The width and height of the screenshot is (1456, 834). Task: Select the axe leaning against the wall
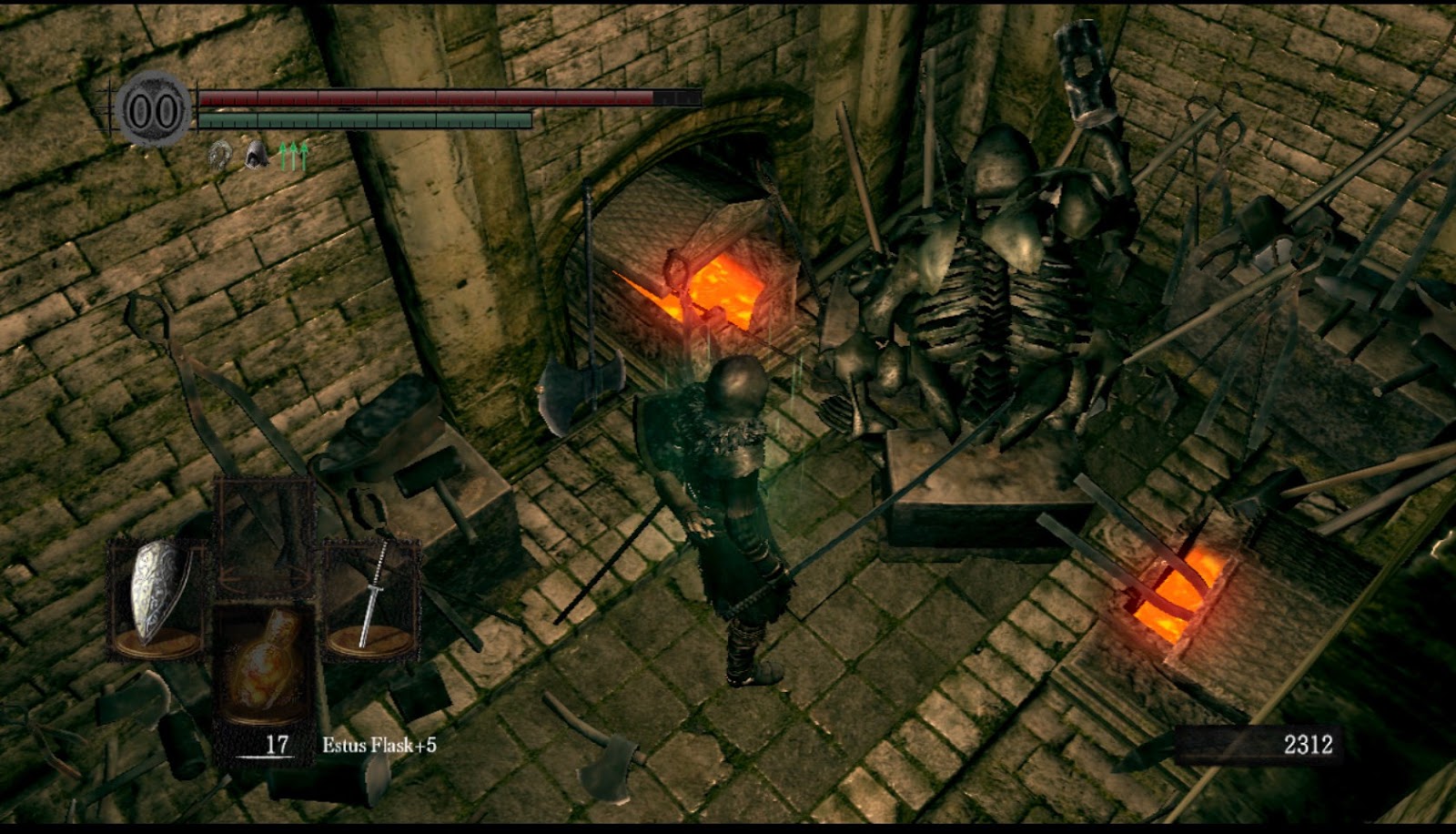[x=573, y=392]
